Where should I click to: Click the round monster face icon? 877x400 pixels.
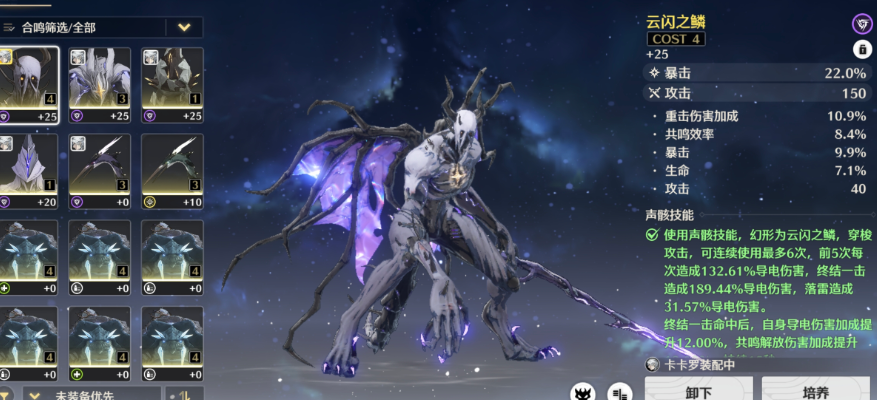point(583,391)
